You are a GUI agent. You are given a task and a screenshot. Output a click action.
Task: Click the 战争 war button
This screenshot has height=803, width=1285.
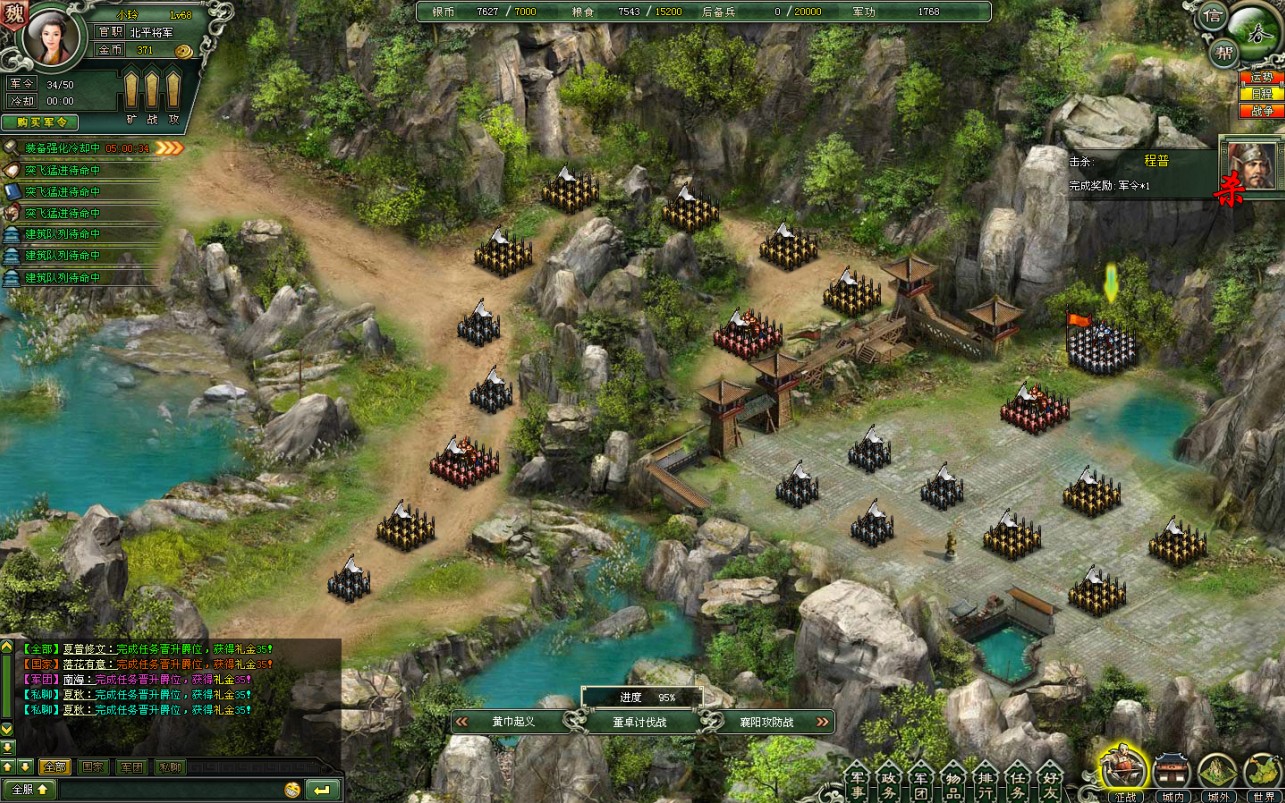(x=1262, y=109)
